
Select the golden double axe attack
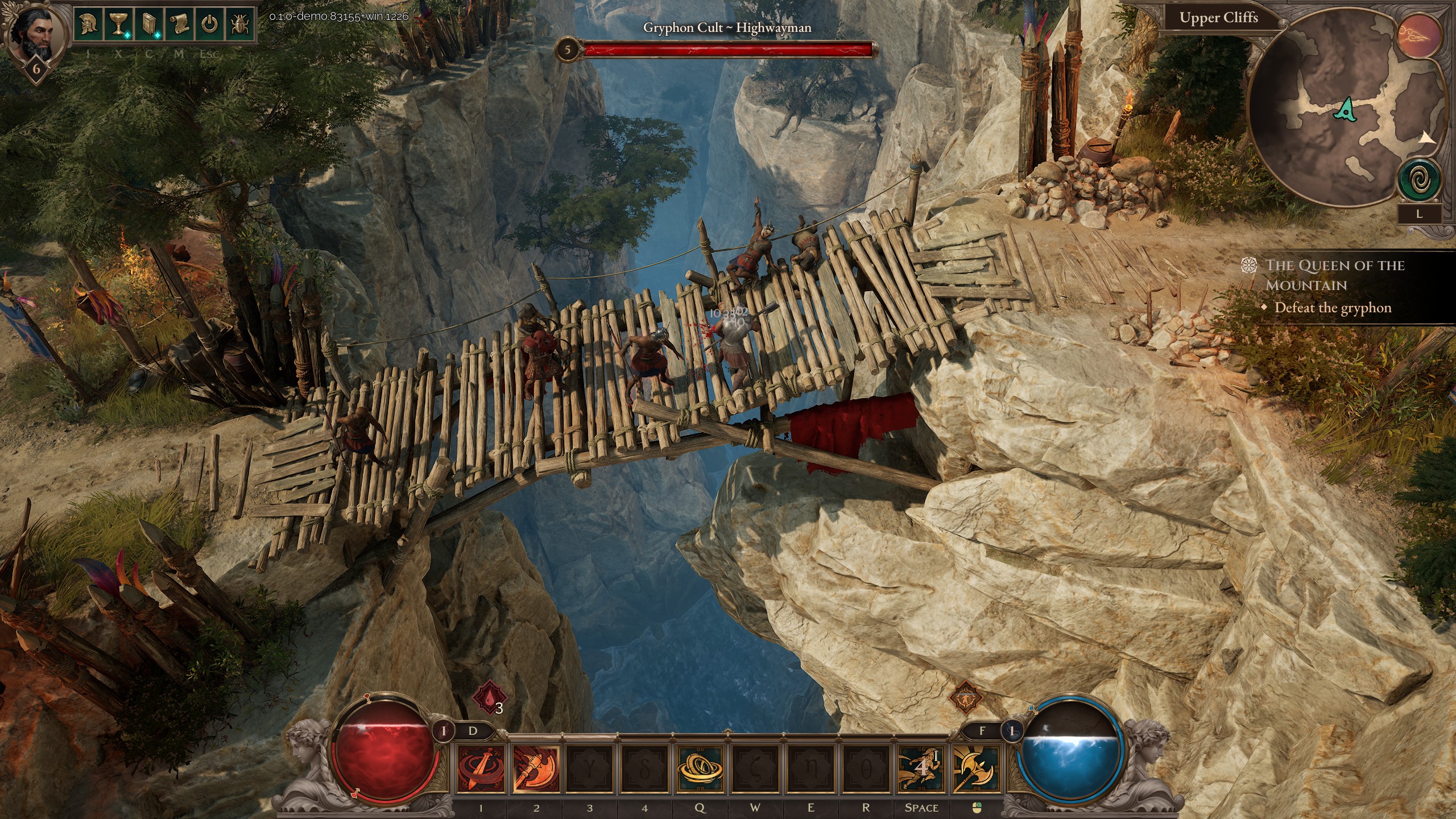976,769
